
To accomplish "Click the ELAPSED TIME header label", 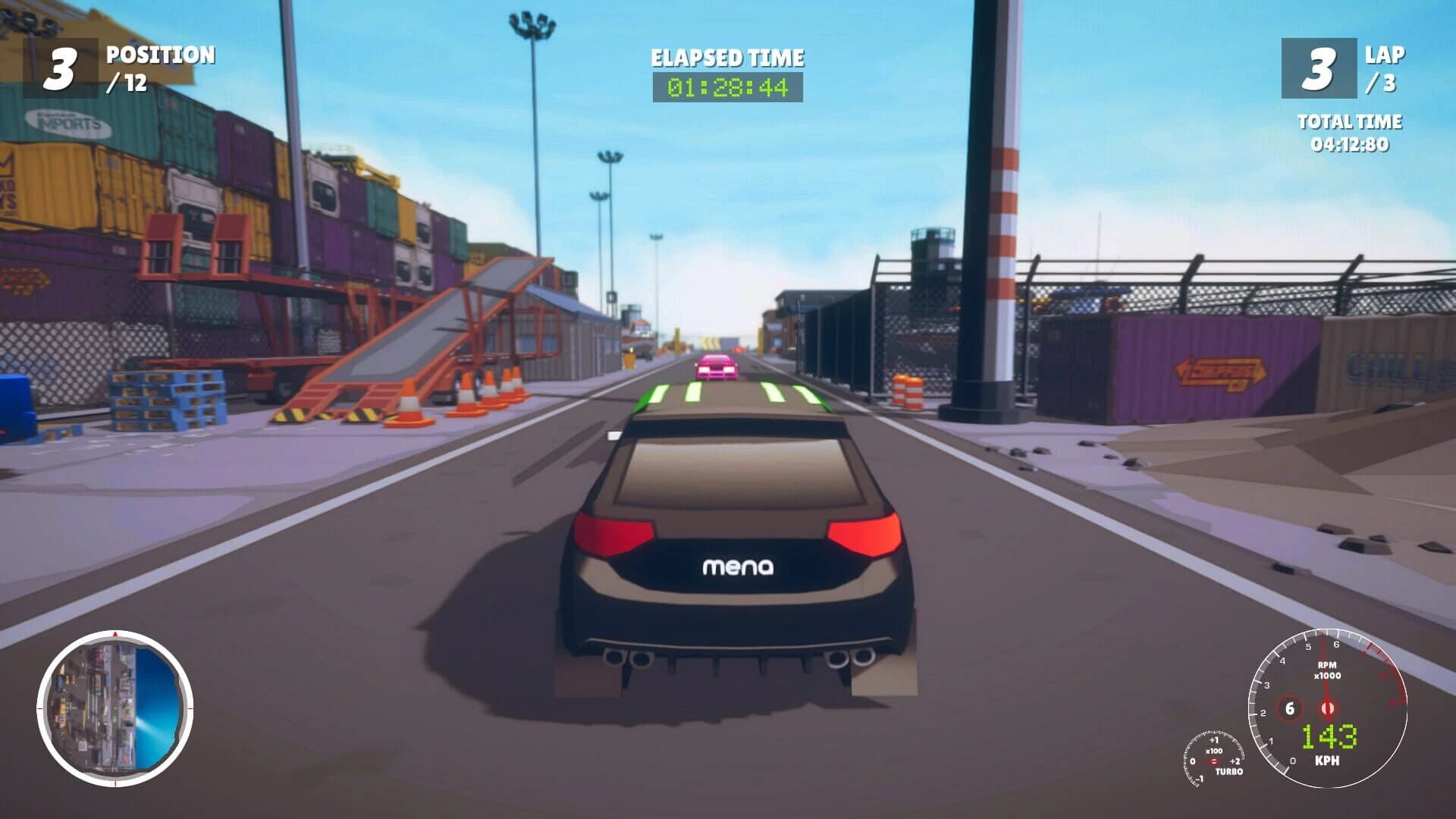I will click(726, 57).
